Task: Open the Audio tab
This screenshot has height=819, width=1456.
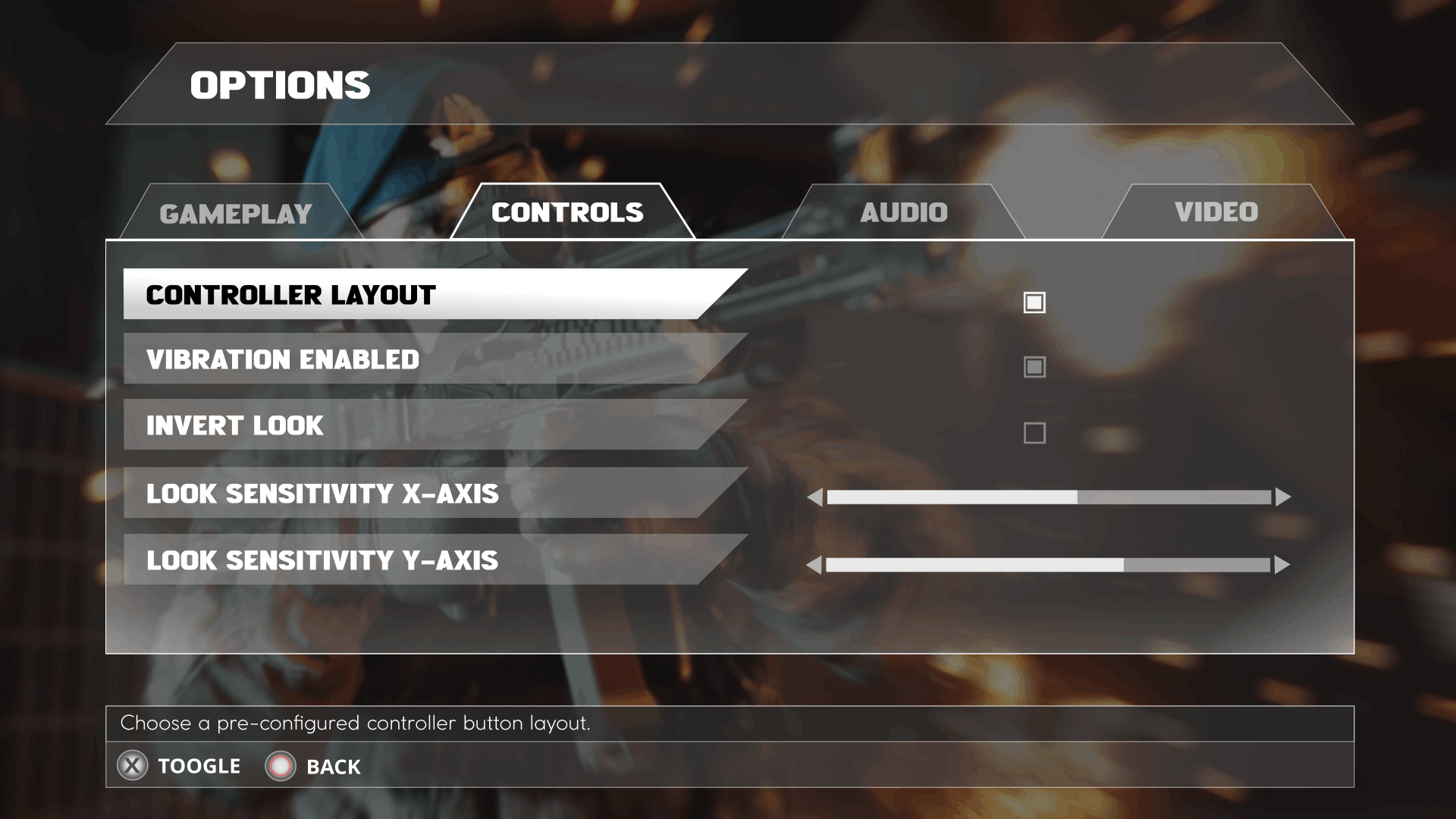Action: coord(904,212)
